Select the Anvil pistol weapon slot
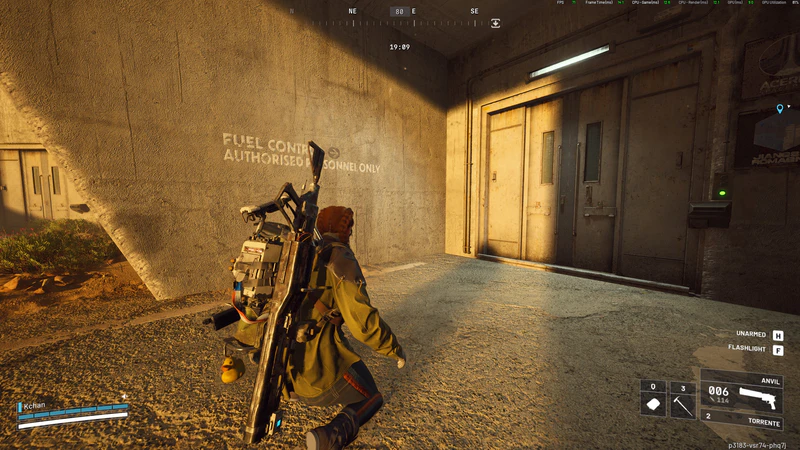800x450 pixels. (x=742, y=394)
